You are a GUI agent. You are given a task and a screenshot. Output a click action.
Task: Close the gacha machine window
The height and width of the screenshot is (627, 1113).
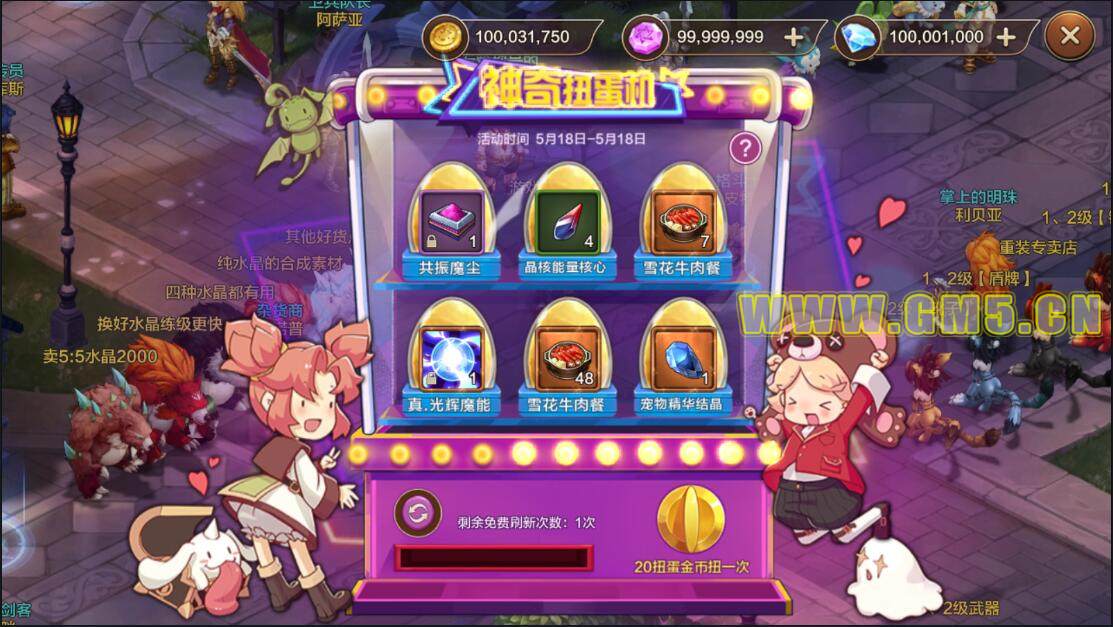(x=1070, y=37)
